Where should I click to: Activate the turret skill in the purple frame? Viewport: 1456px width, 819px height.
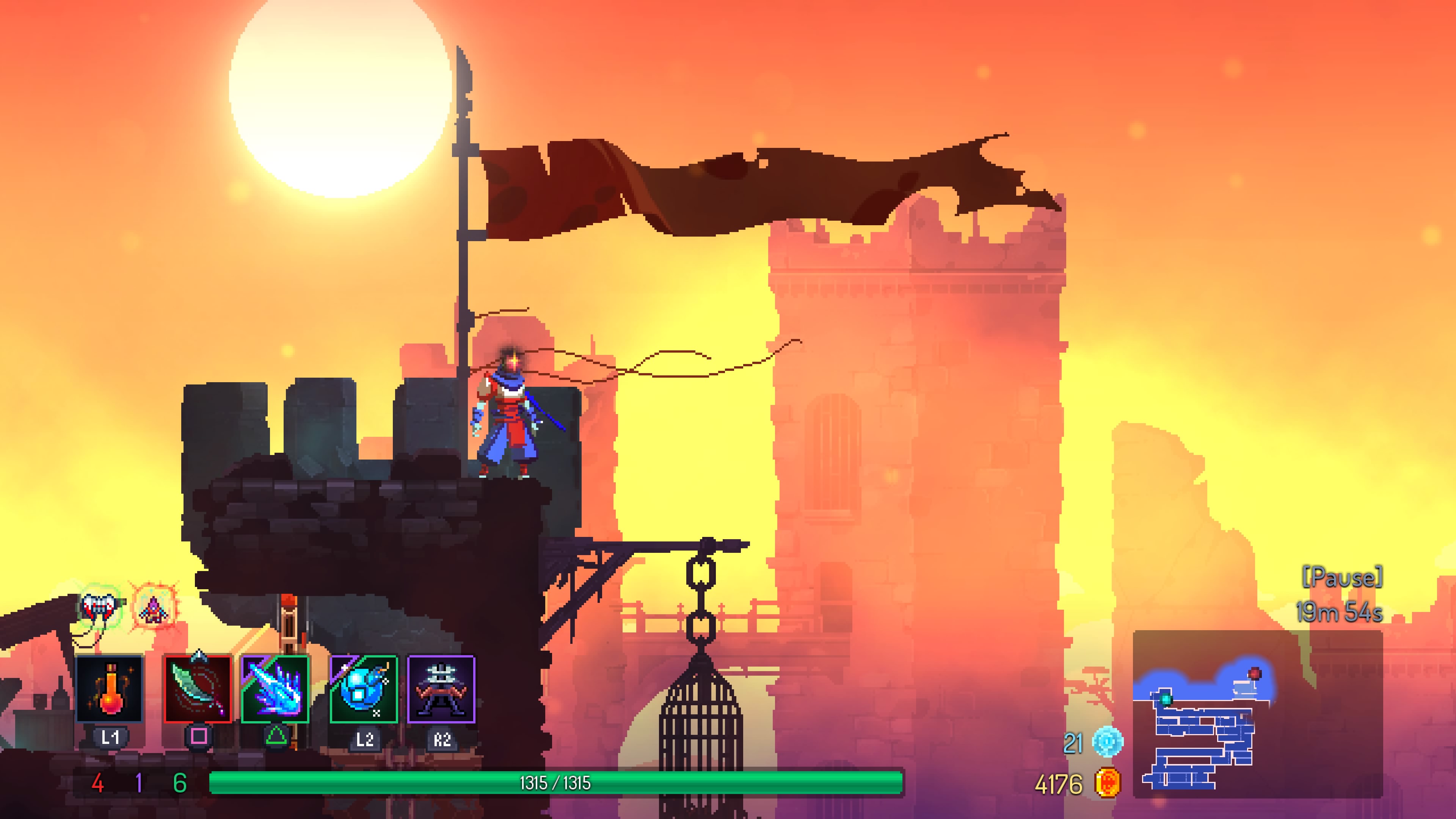(441, 689)
